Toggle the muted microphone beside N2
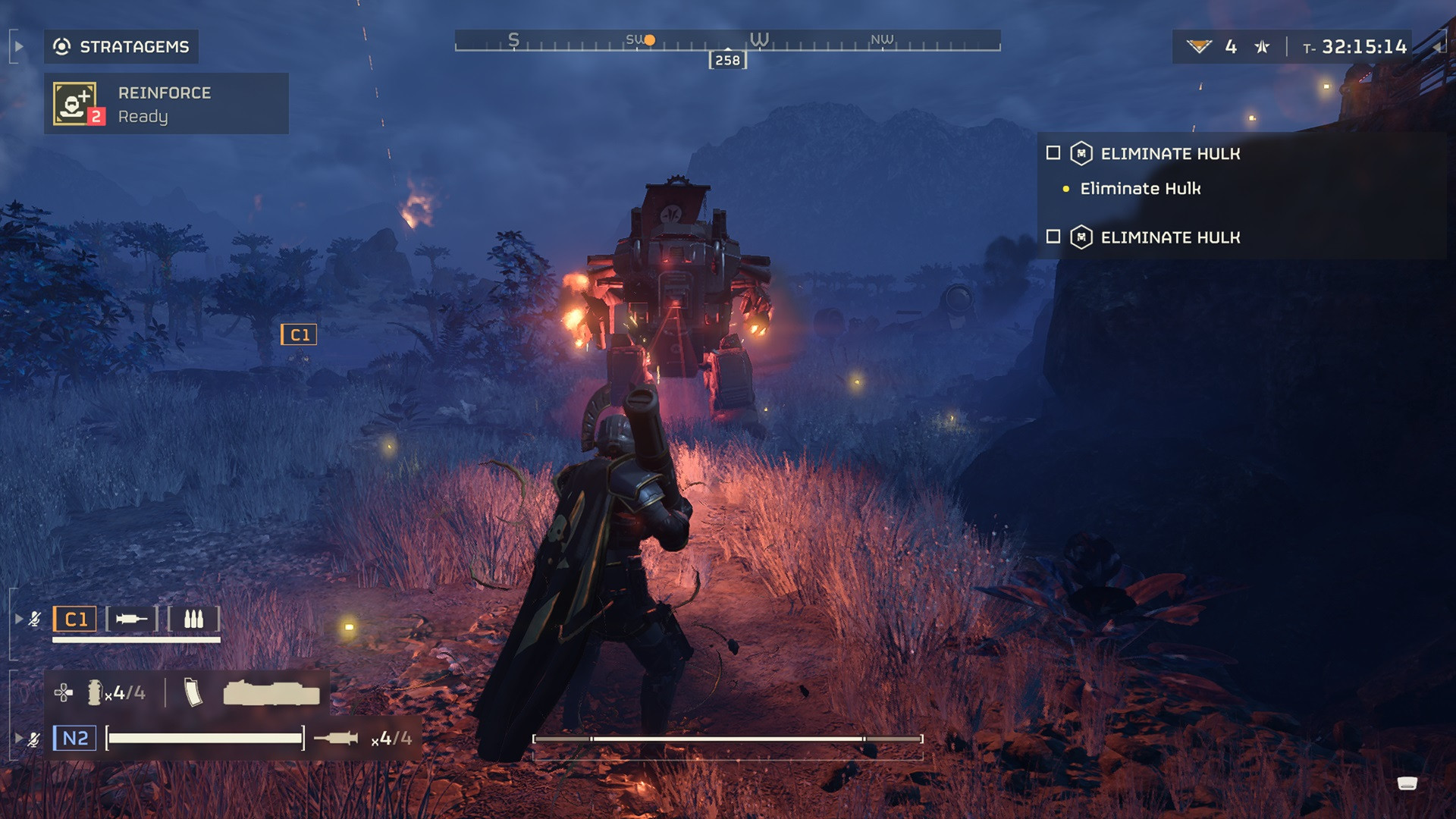 pyautogui.click(x=34, y=739)
